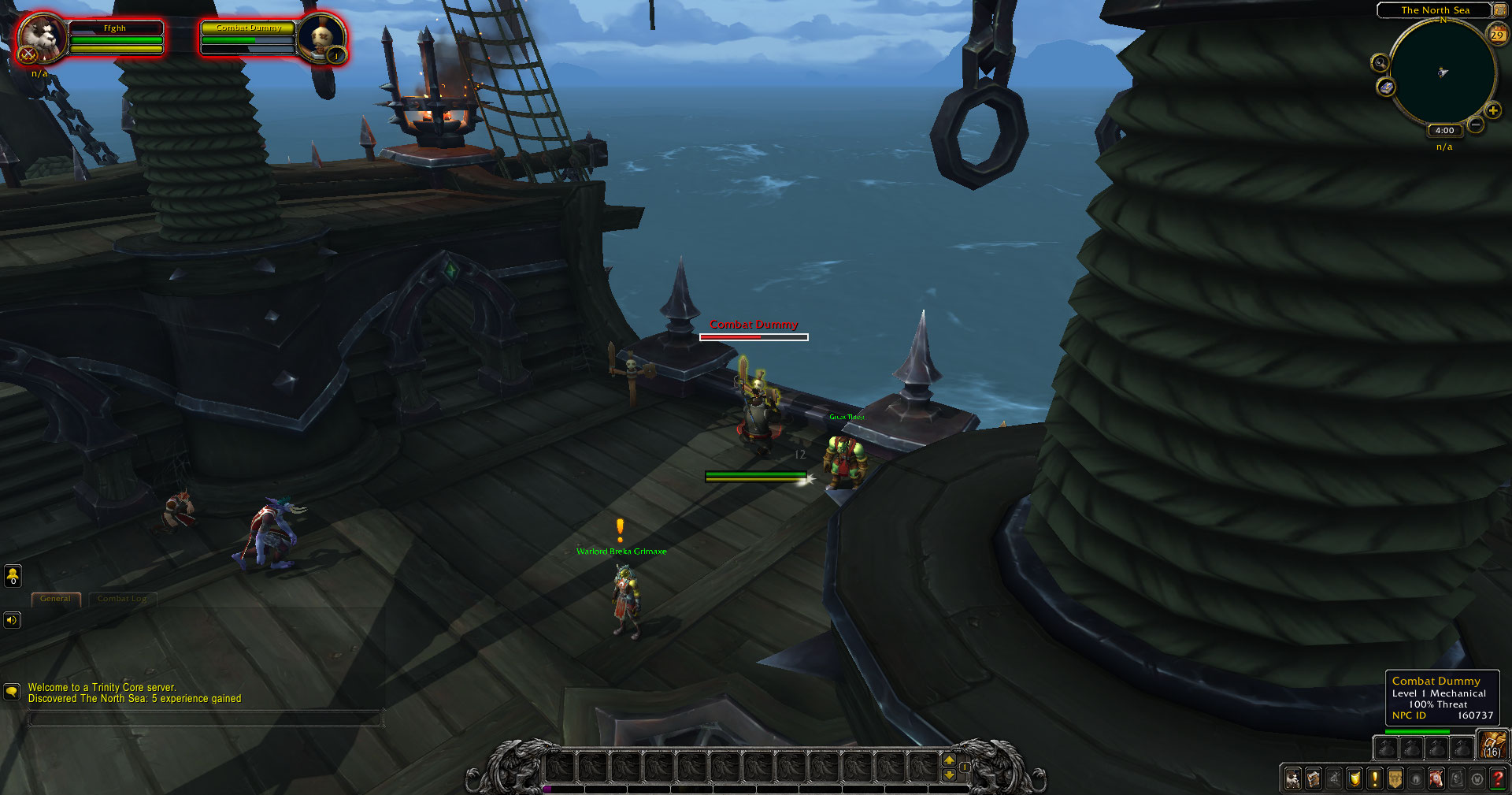Open the quest log exclamation icon
1512x795 pixels.
coord(1375,778)
